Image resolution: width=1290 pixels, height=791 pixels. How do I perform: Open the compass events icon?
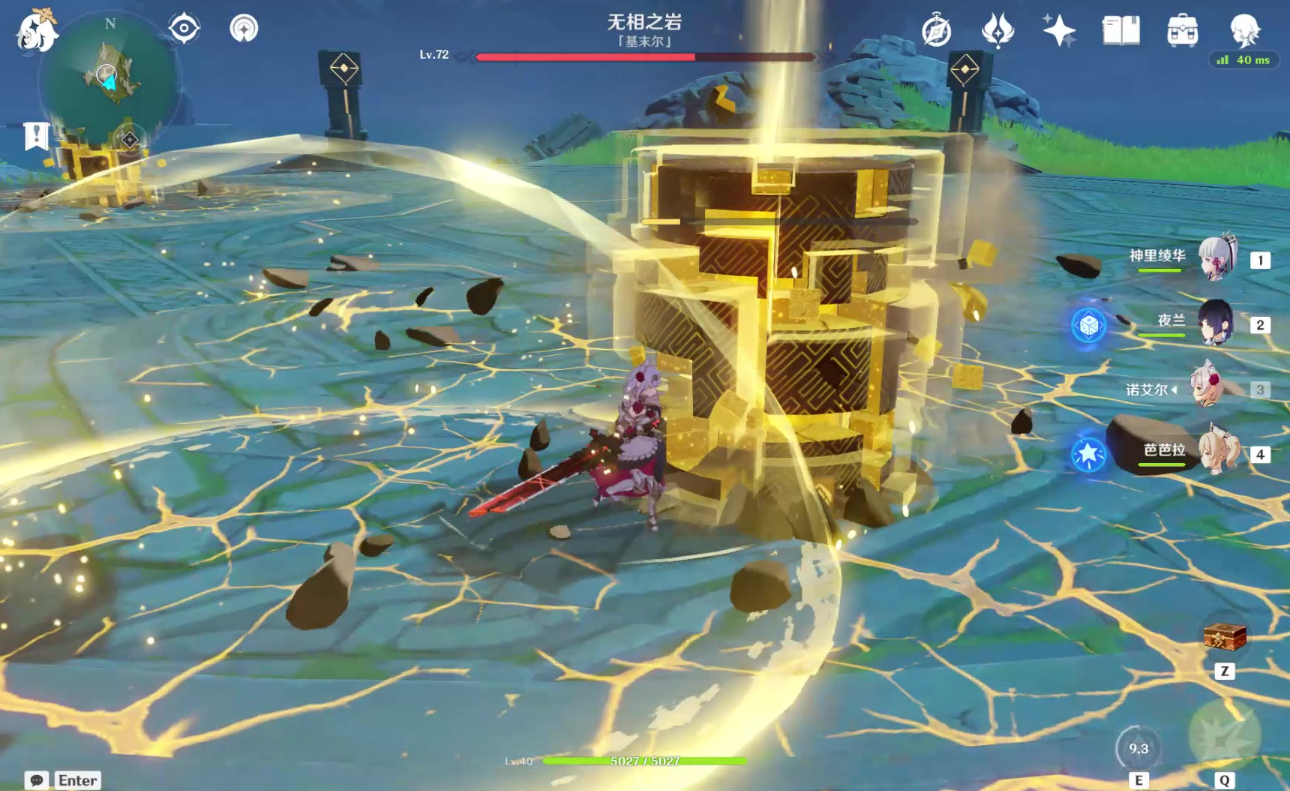[x=936, y=30]
